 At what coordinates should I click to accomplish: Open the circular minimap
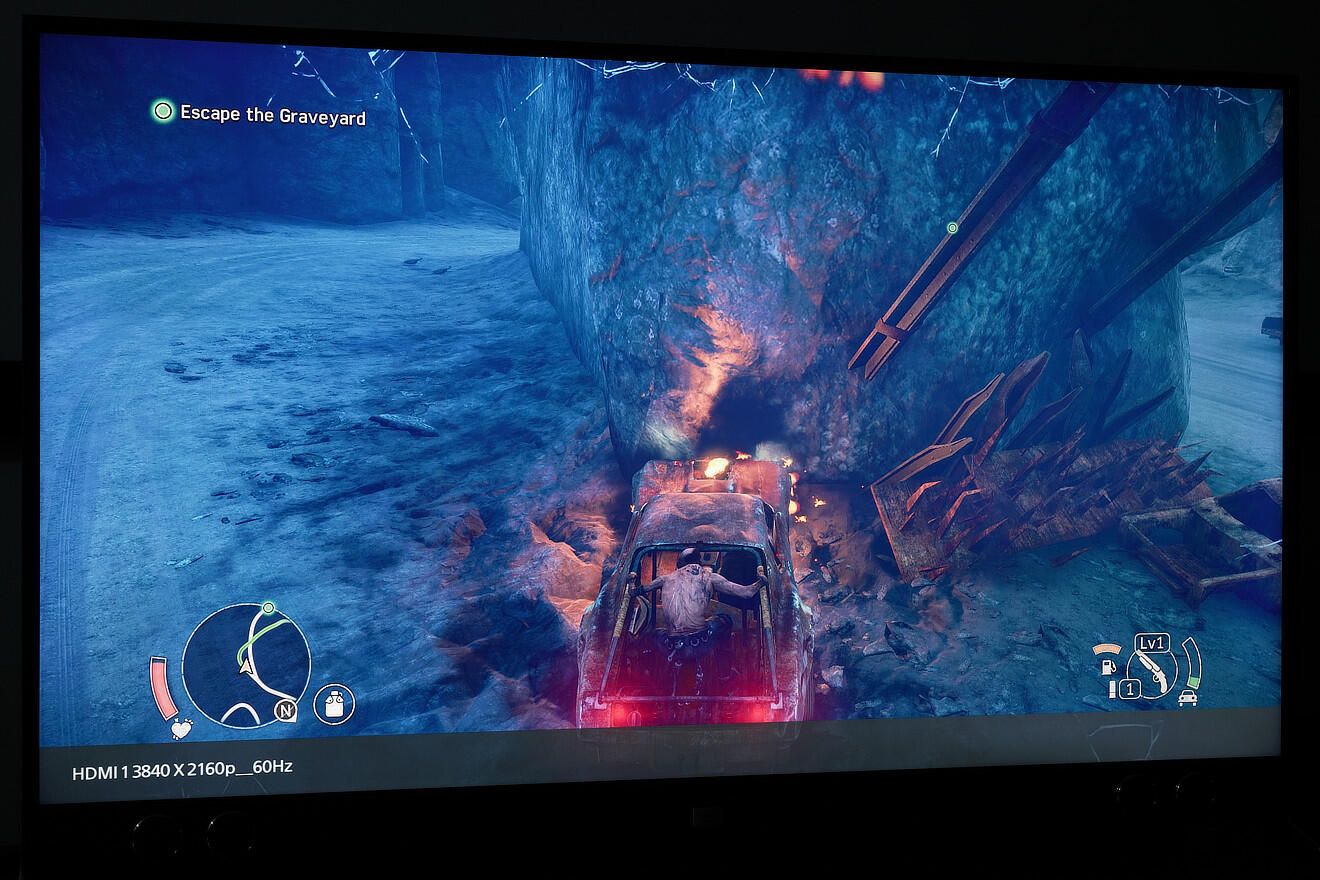pos(246,667)
